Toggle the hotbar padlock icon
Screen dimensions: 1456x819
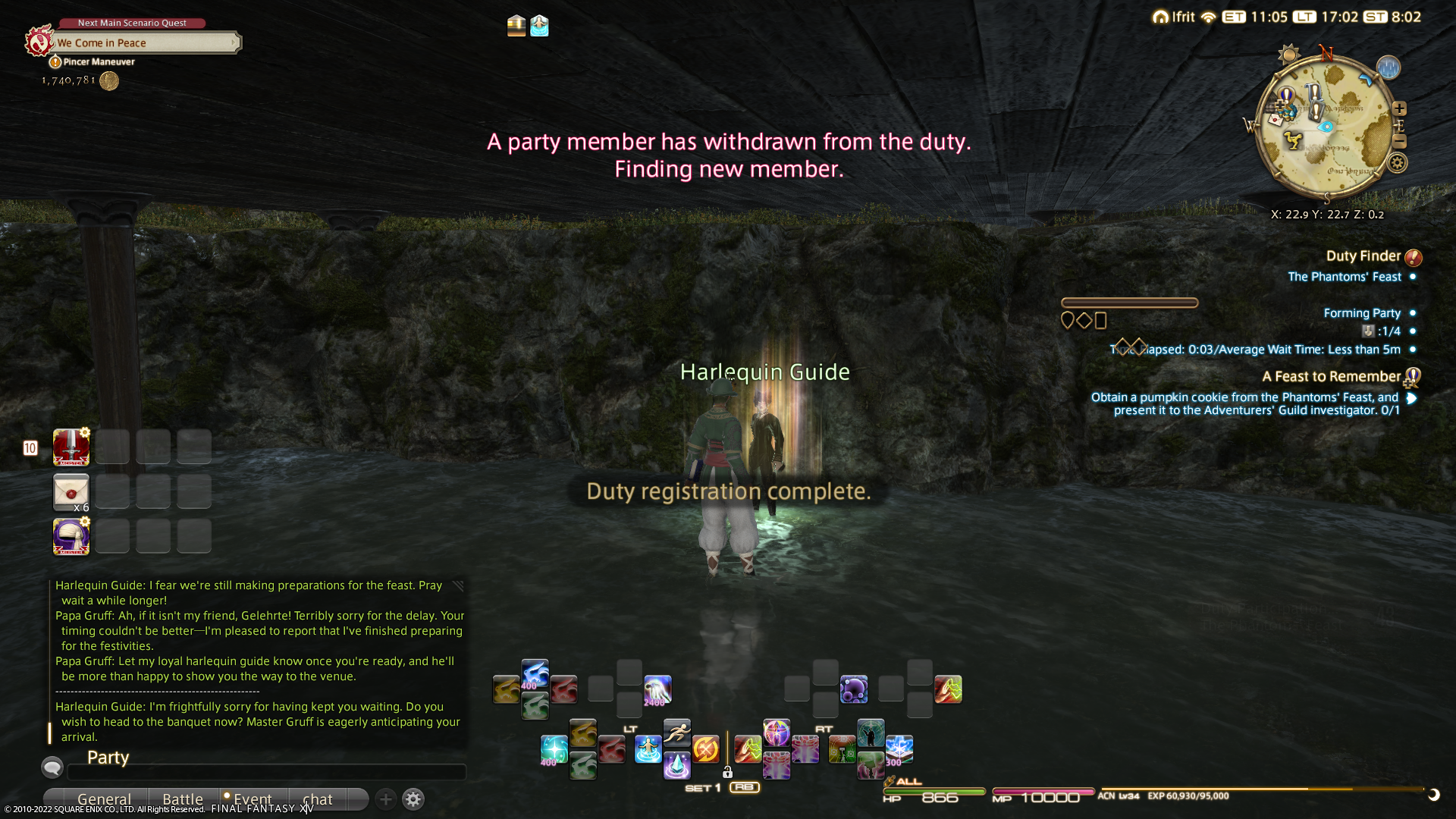[x=727, y=773]
